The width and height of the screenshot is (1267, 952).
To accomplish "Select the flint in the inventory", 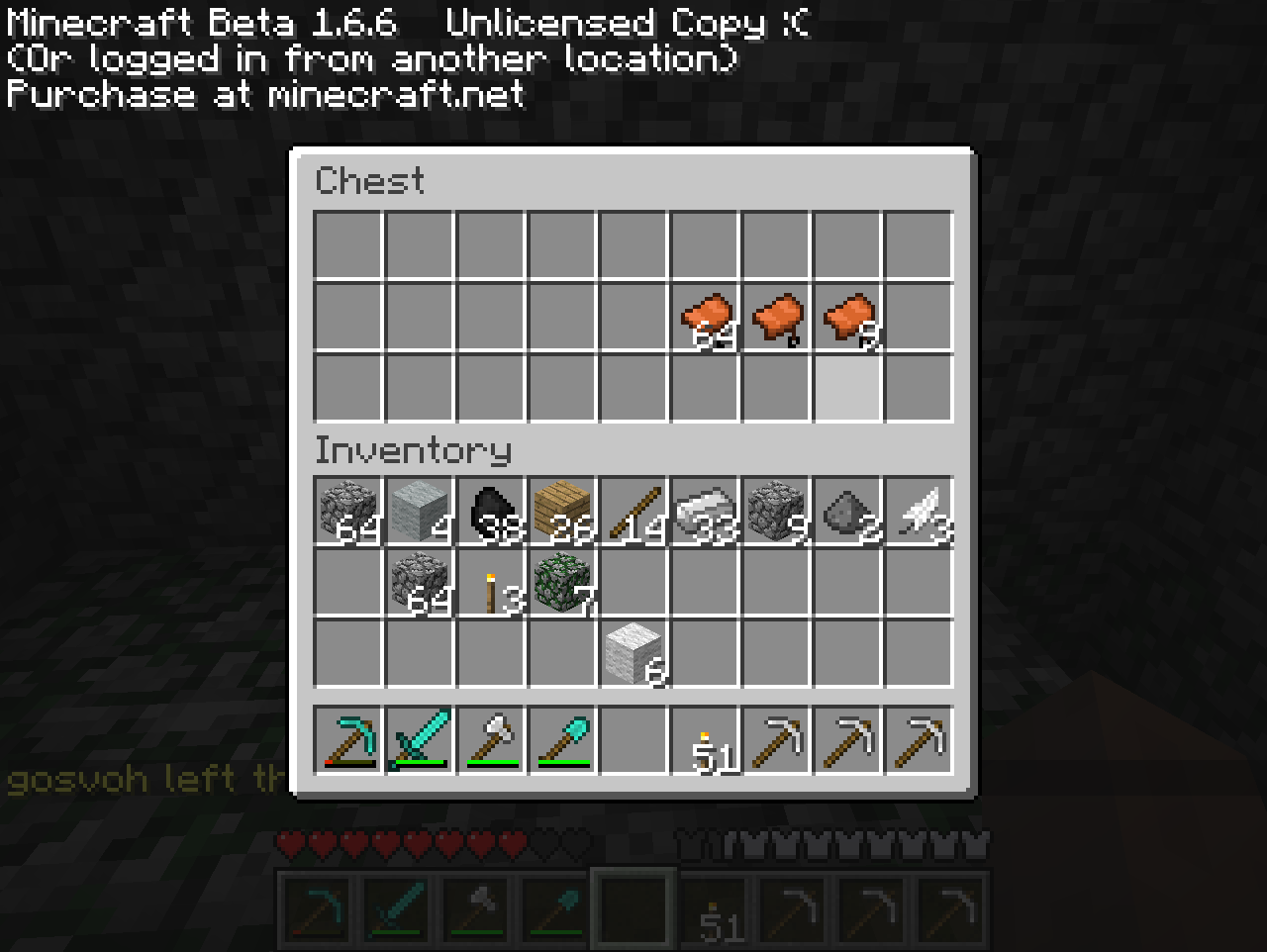I will coord(847,512).
